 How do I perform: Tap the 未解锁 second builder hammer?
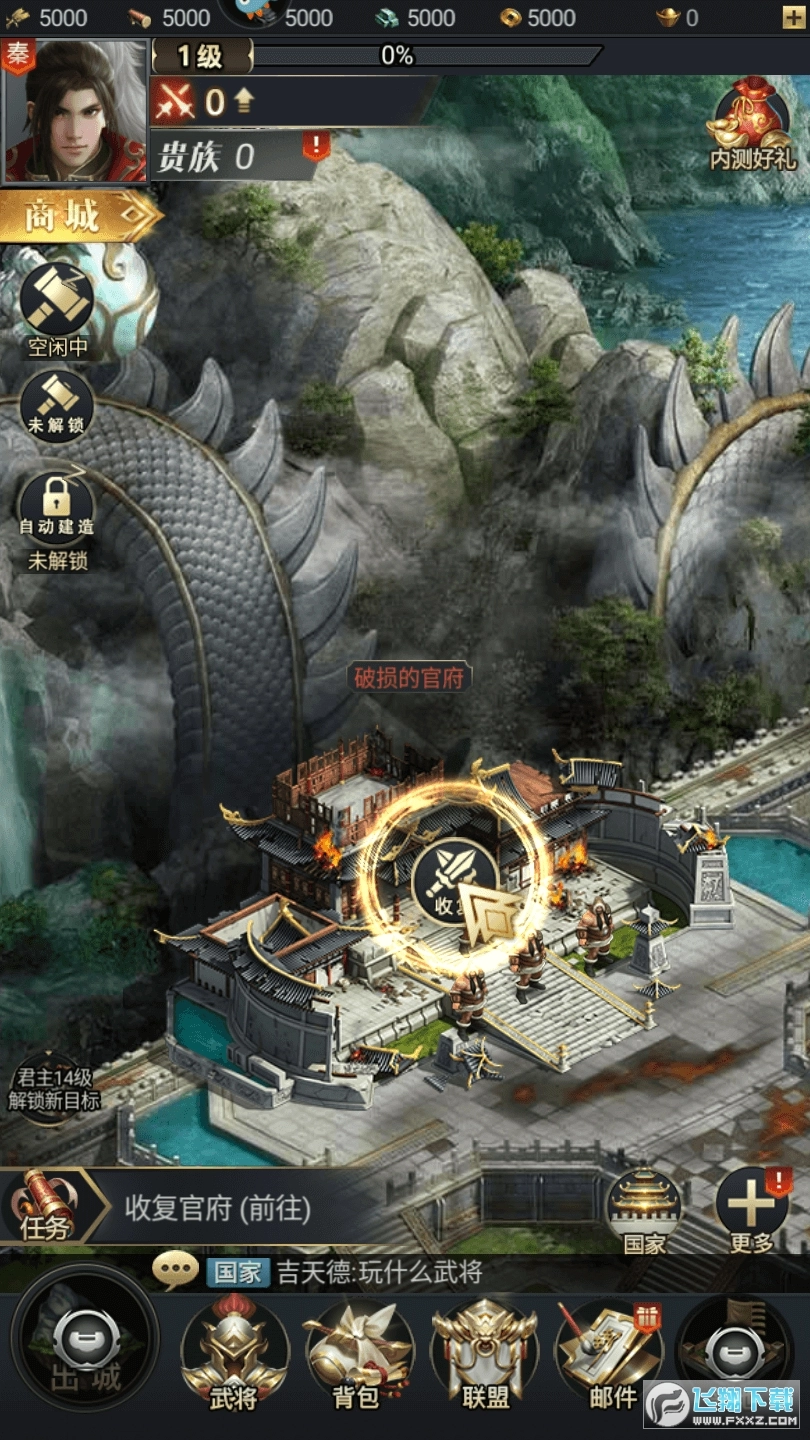tap(58, 398)
